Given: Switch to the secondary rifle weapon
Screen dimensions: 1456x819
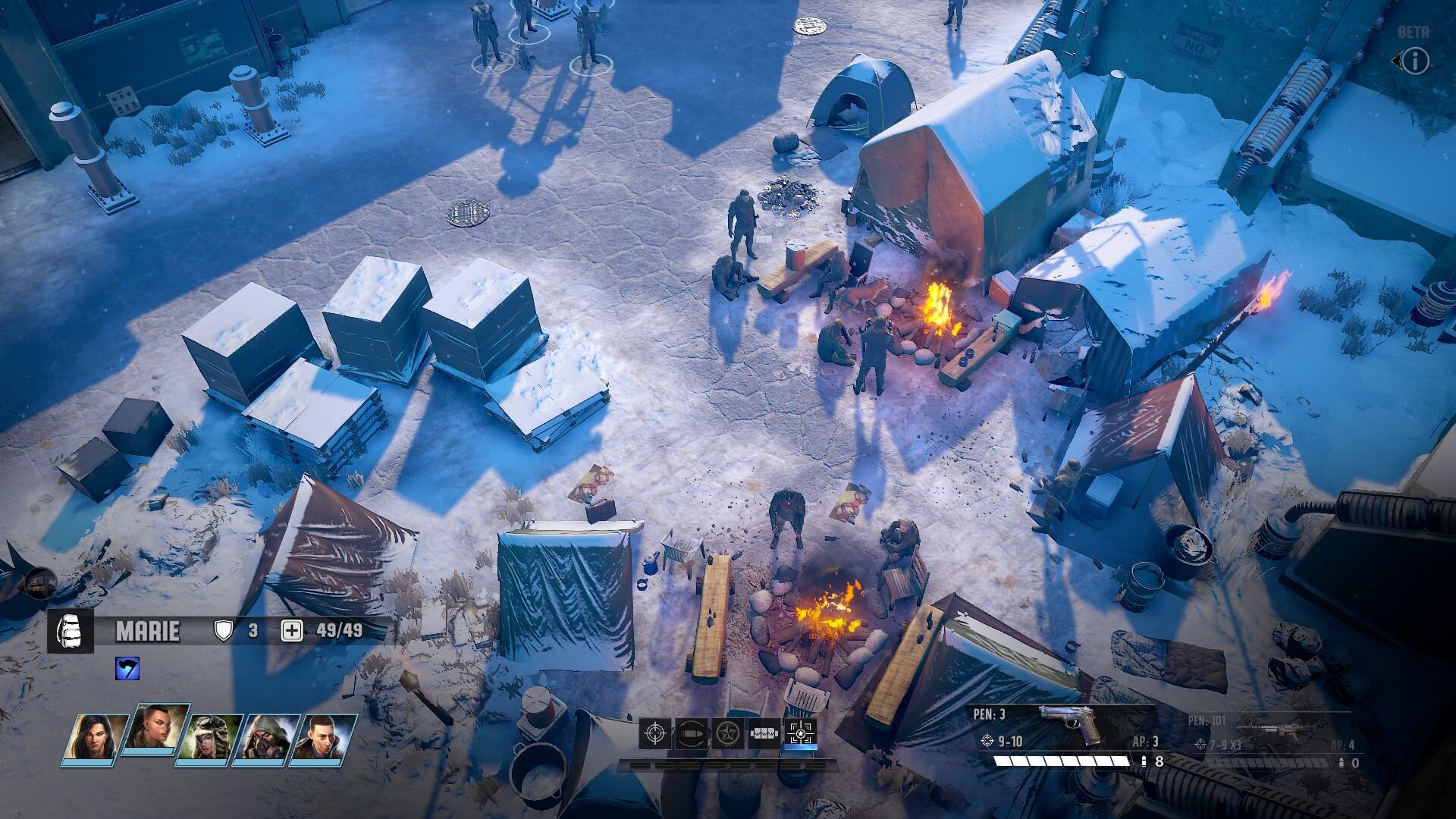Looking at the screenshot, I should [1274, 737].
